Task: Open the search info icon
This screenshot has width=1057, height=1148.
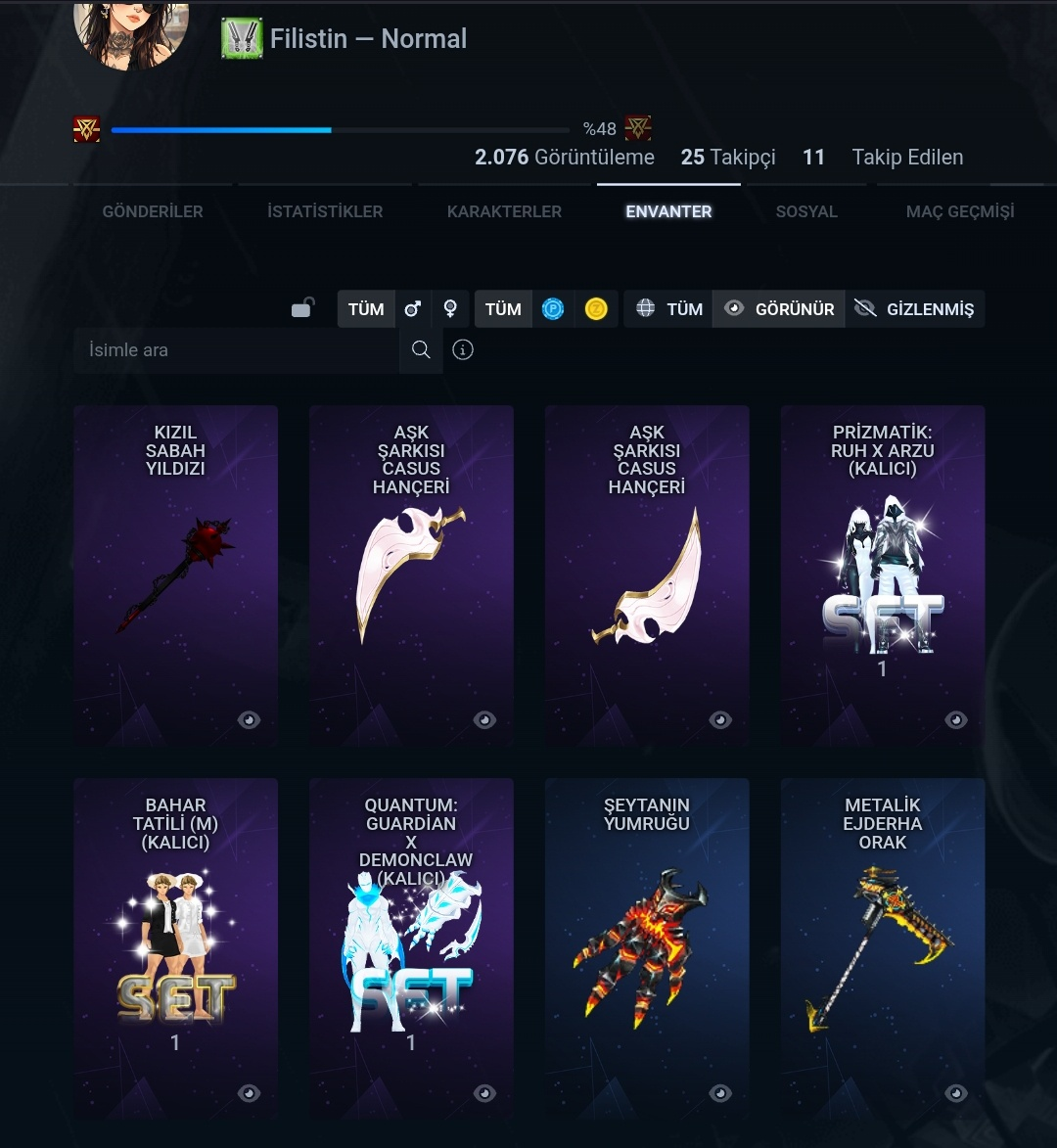Action: pyautogui.click(x=463, y=350)
